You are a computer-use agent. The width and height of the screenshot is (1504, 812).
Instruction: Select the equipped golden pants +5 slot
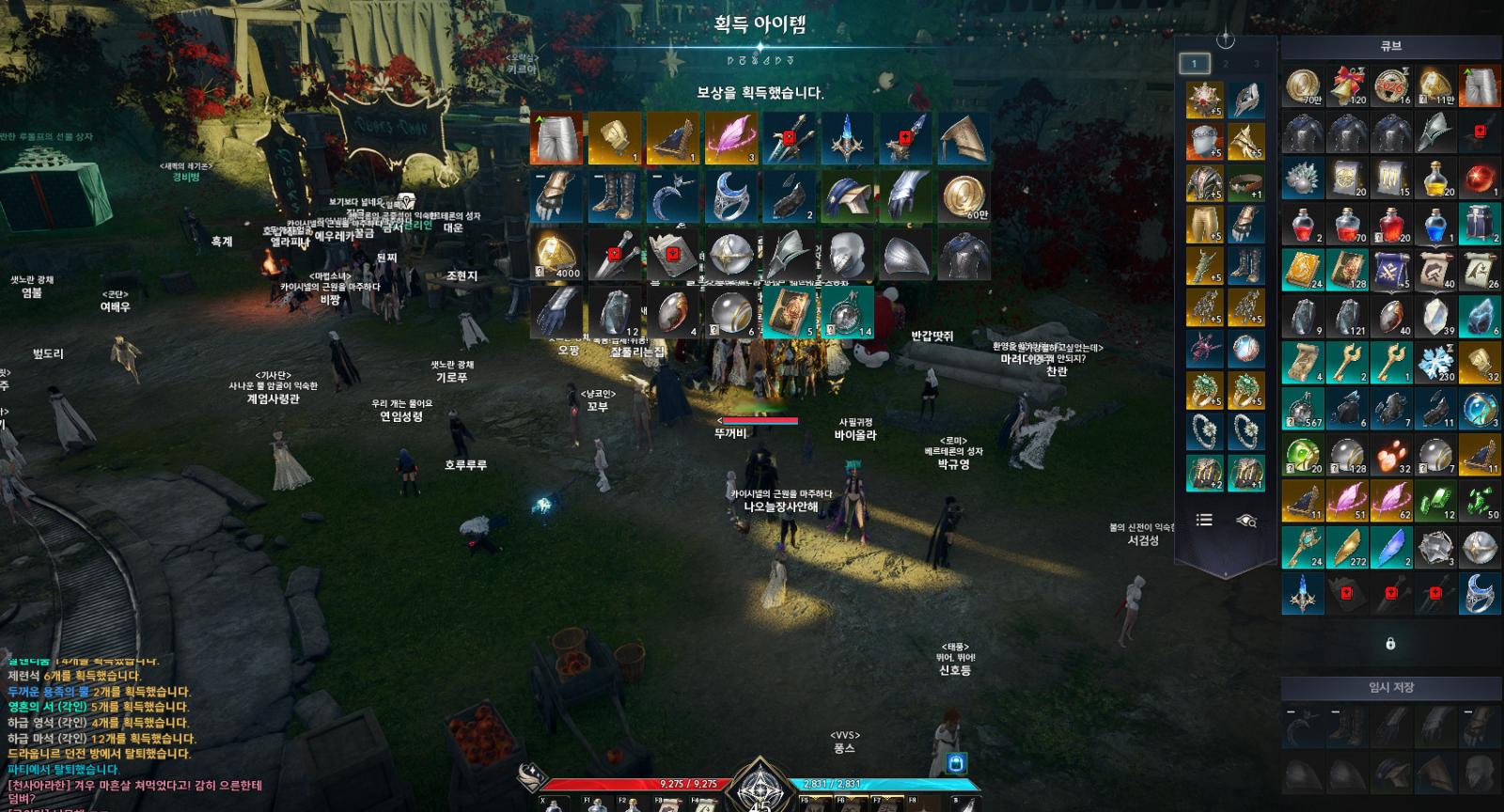pos(1204,225)
